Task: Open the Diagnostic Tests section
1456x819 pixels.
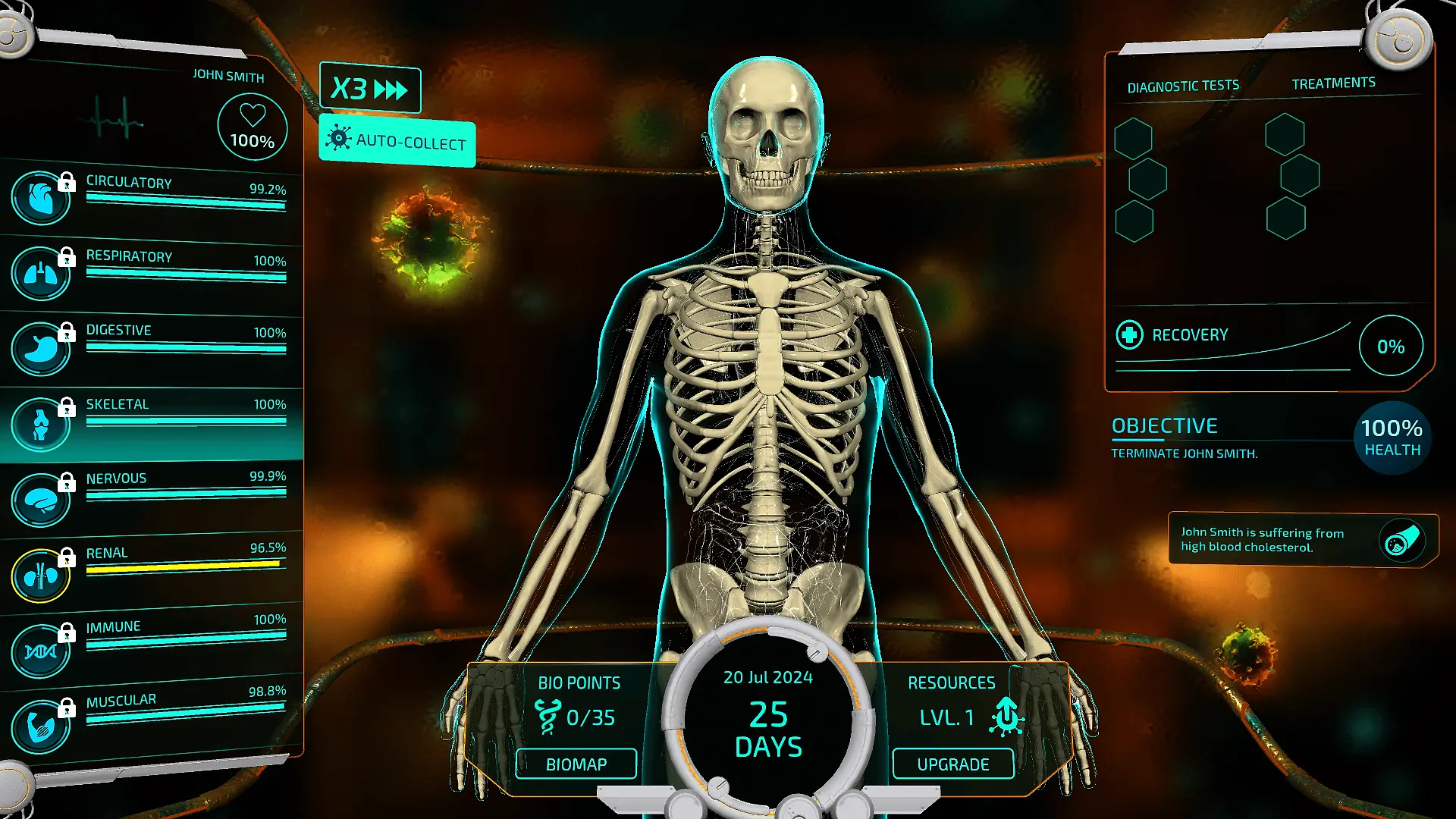Action: 1183,86
